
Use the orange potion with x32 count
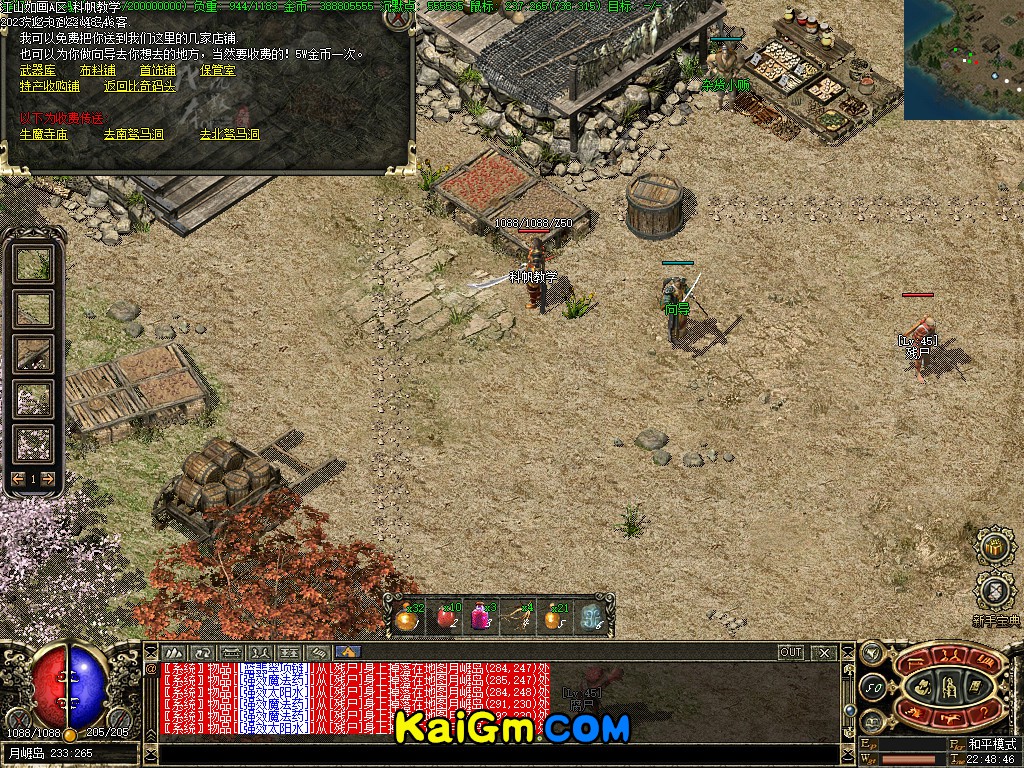click(x=405, y=618)
